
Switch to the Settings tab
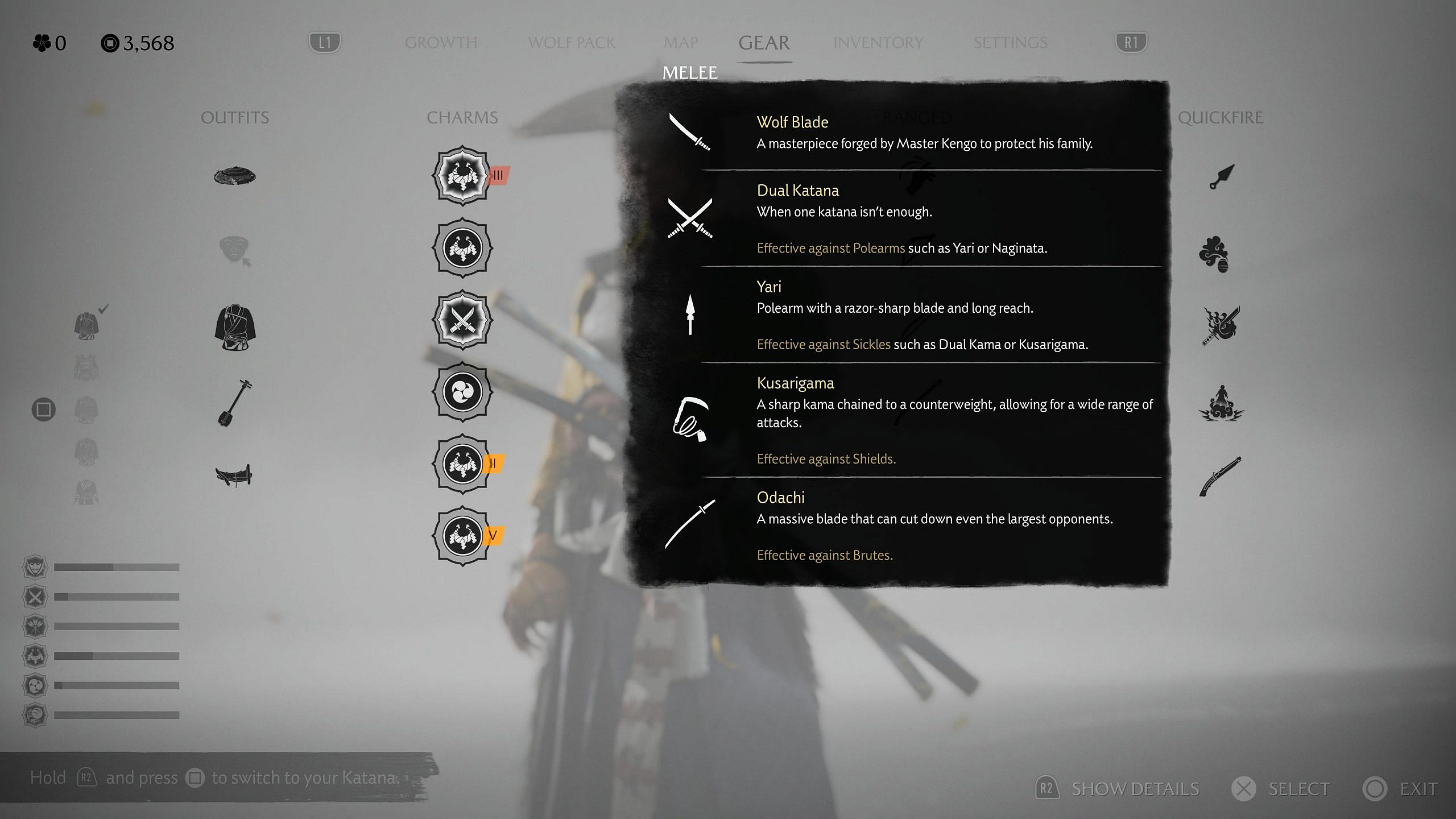(x=1010, y=43)
